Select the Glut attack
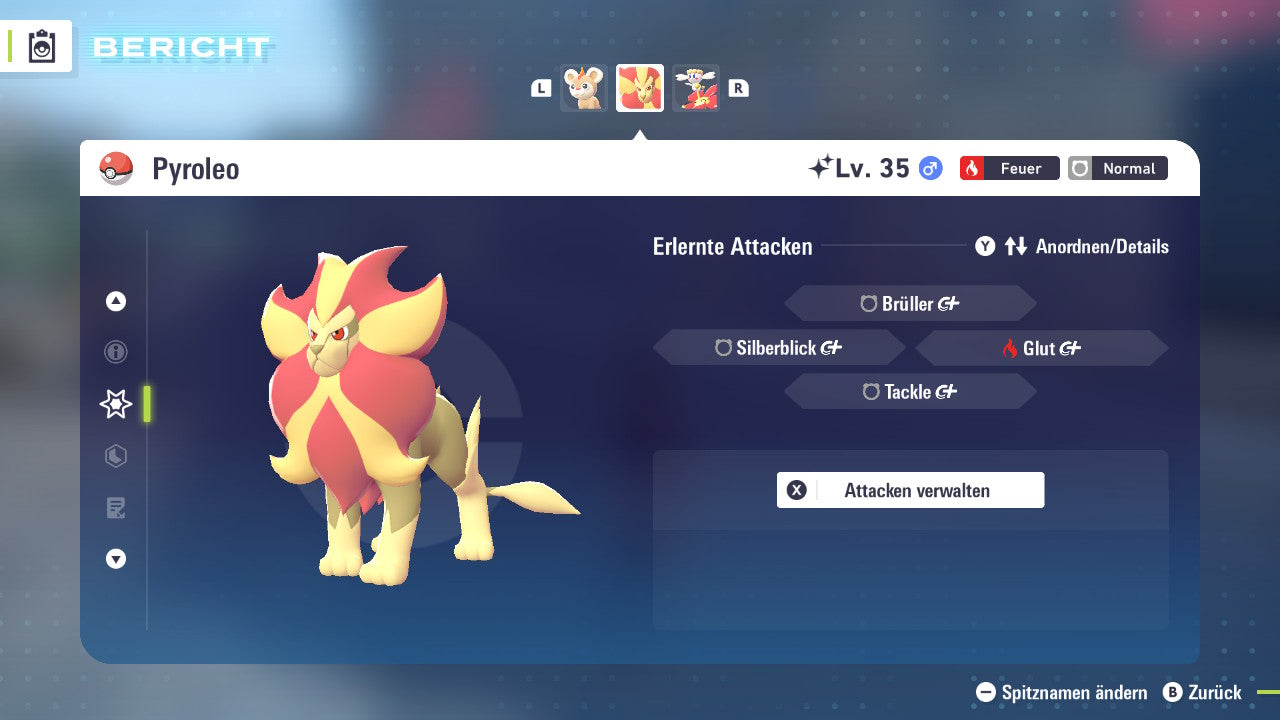1280x720 pixels. coord(1041,347)
